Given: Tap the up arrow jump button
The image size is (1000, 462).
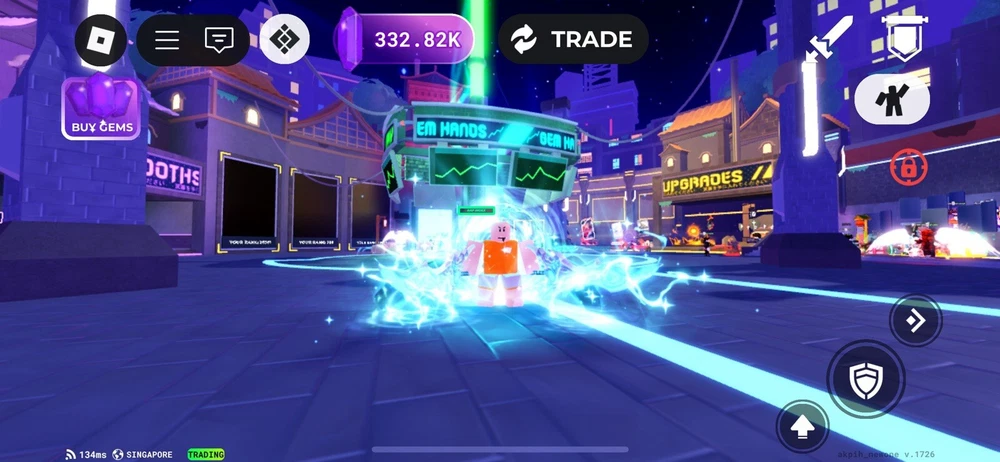Looking at the screenshot, I should [x=801, y=425].
